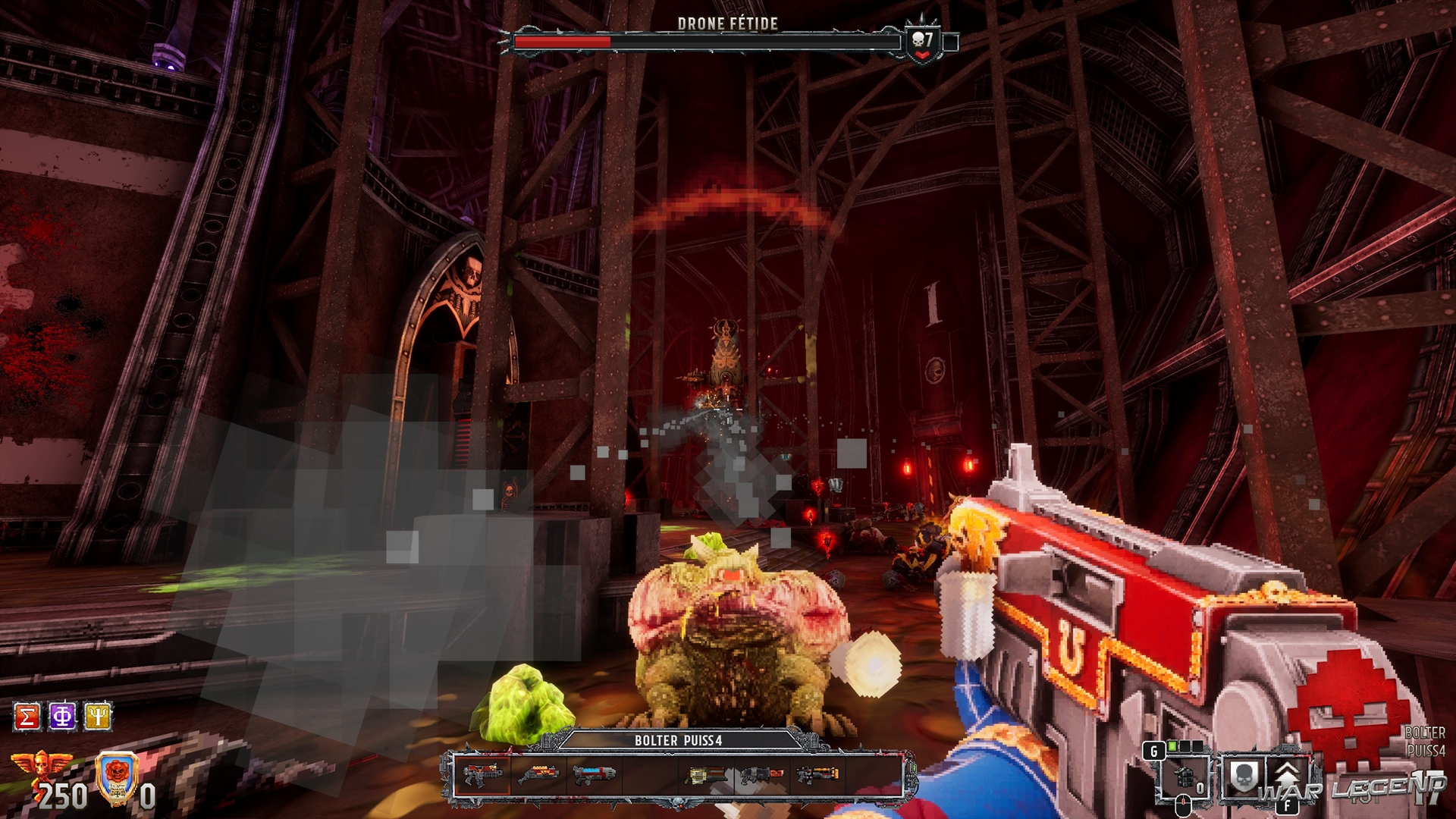Screen dimensions: 1456x819
Task: Equip the dark grey gun with red tip
Action: pyautogui.click(x=761, y=775)
